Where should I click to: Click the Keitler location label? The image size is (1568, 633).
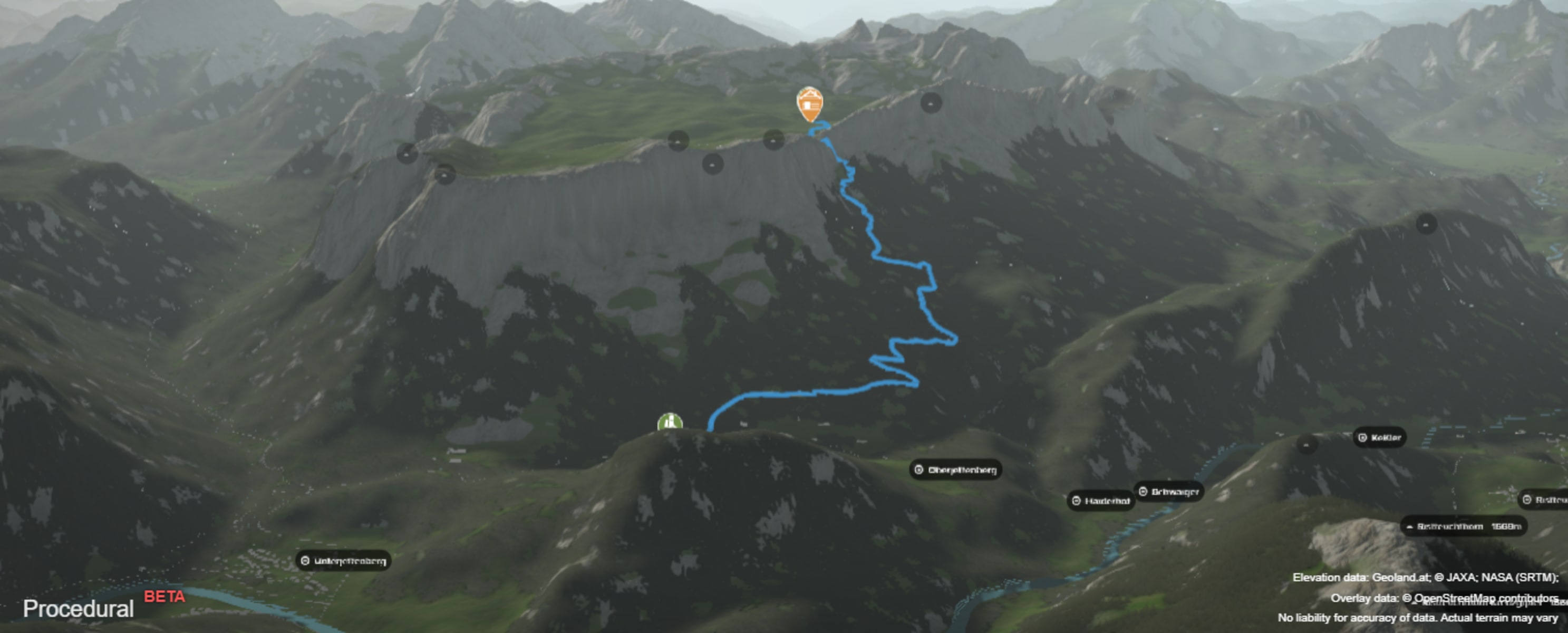1379,437
